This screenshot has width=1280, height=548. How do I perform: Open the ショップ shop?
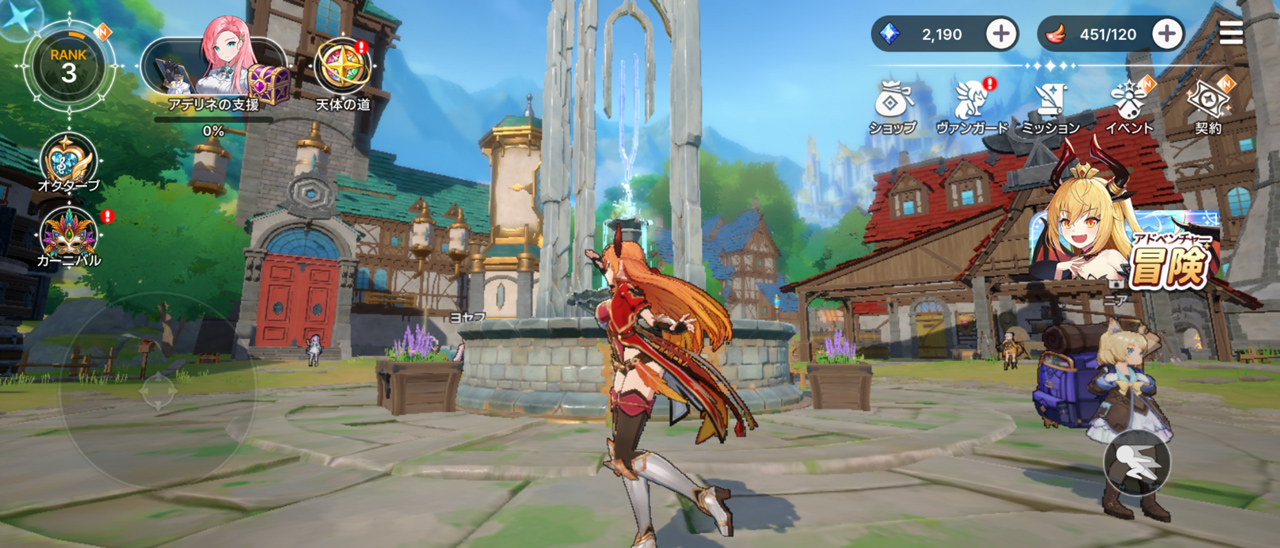(x=892, y=104)
